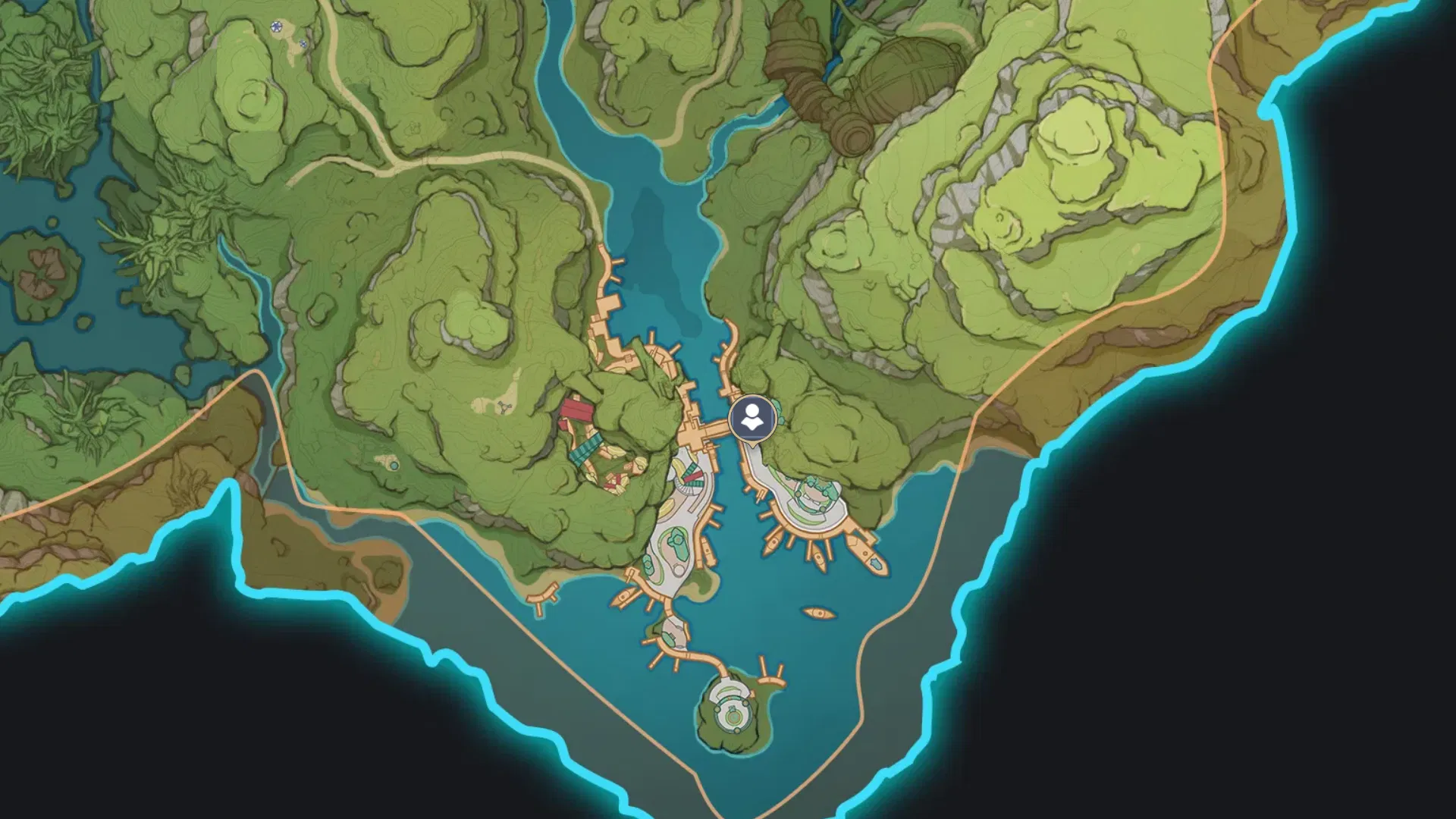Click the small blue flower marker upper left
Image resolution: width=1456 pixels, height=819 pixels.
pyautogui.click(x=303, y=43)
